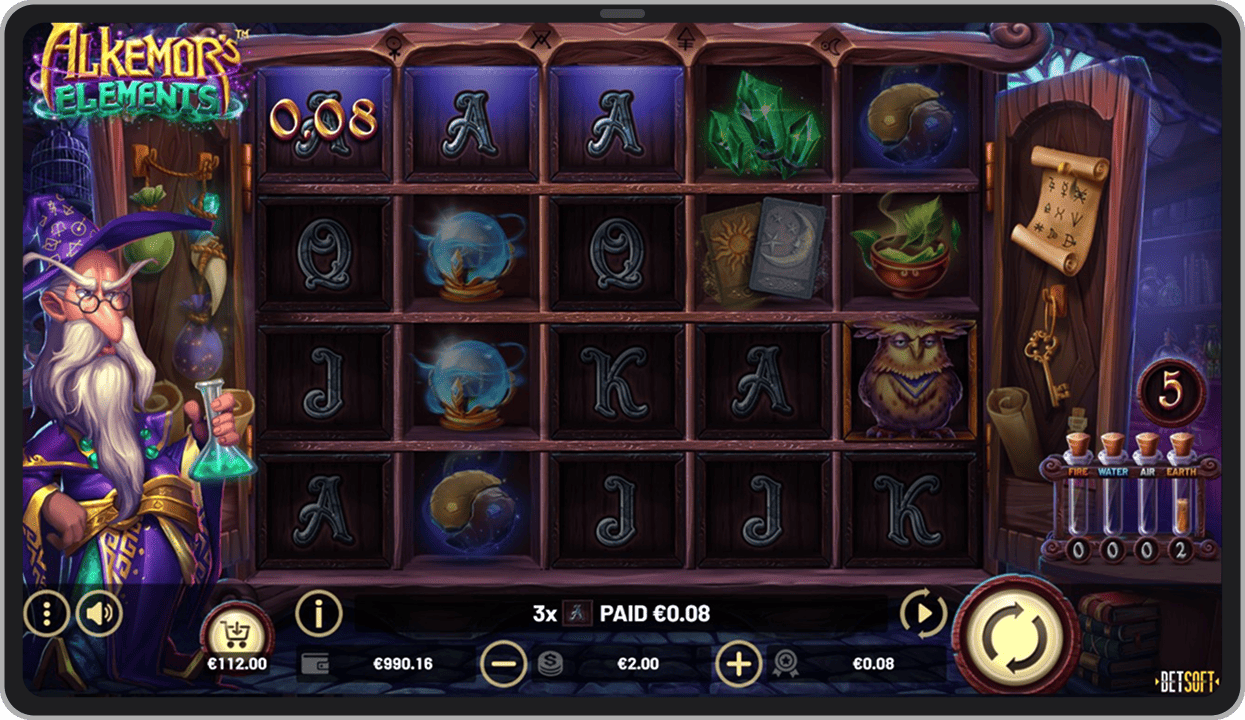Buy the feature for €112.00
This screenshot has height=720, width=1245.
tap(237, 637)
